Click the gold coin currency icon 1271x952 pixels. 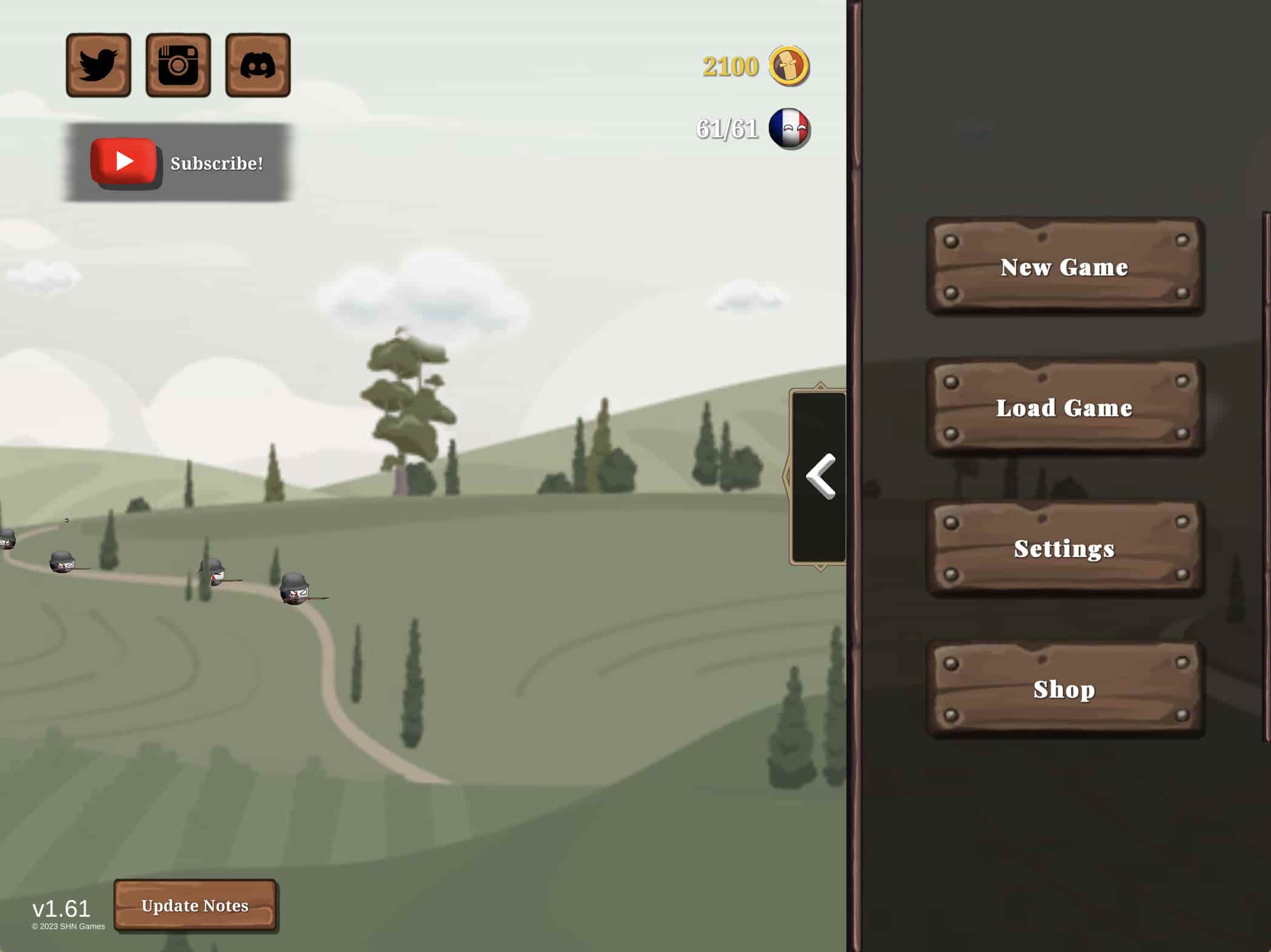(x=789, y=65)
